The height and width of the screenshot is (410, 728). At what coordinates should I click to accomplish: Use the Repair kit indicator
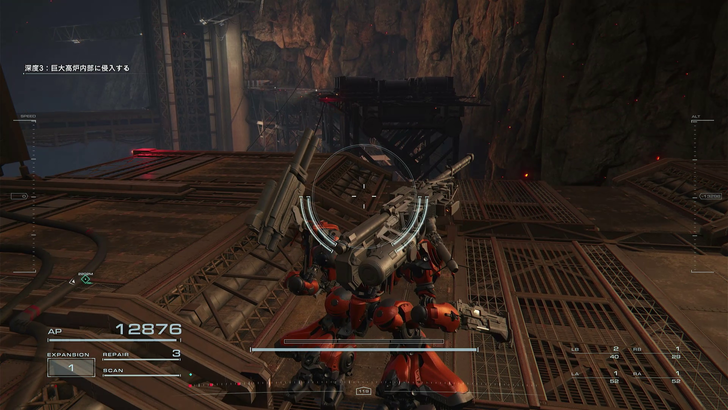(x=140, y=354)
